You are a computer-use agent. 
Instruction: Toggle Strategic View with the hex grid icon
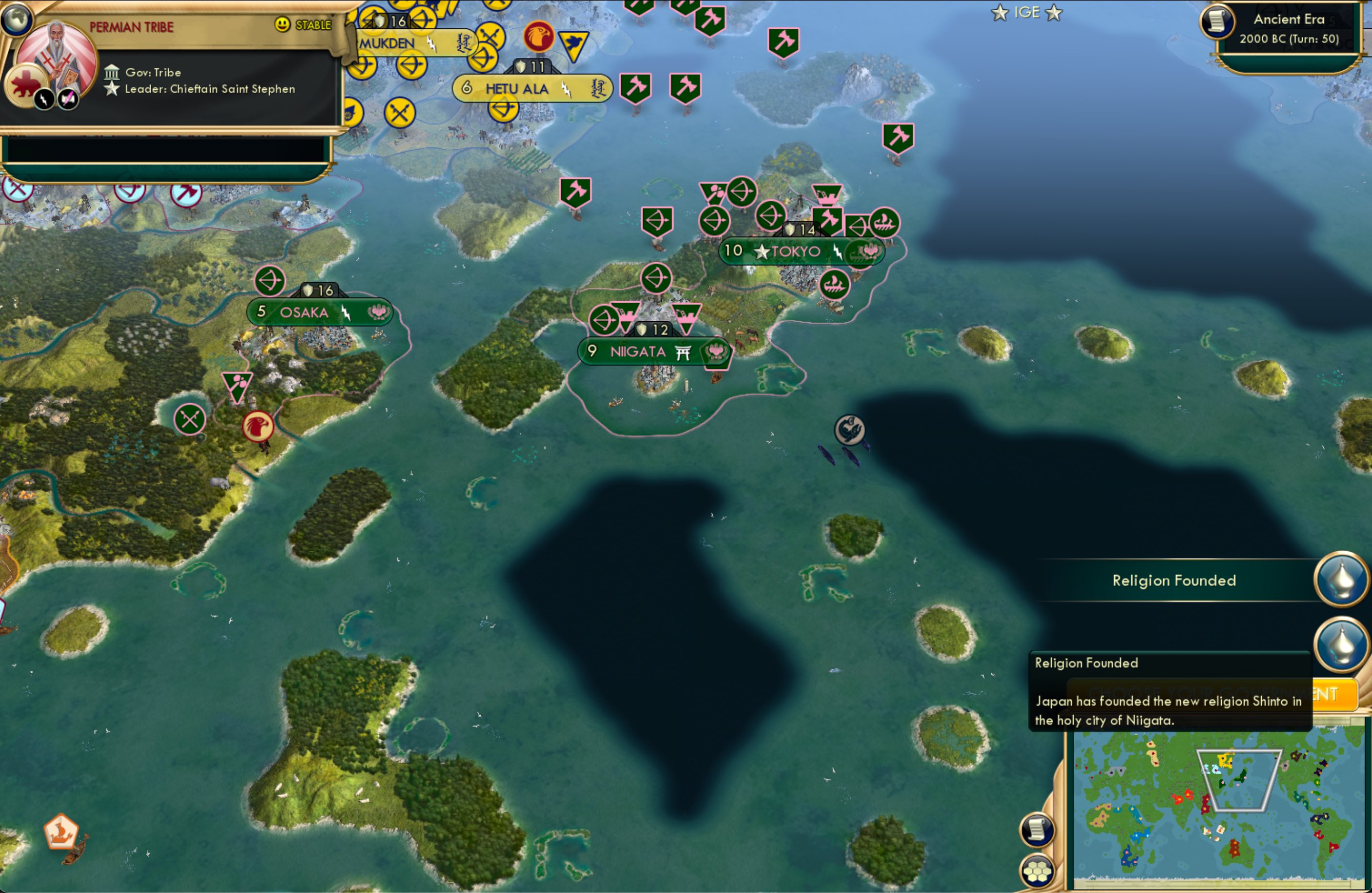click(x=1038, y=872)
